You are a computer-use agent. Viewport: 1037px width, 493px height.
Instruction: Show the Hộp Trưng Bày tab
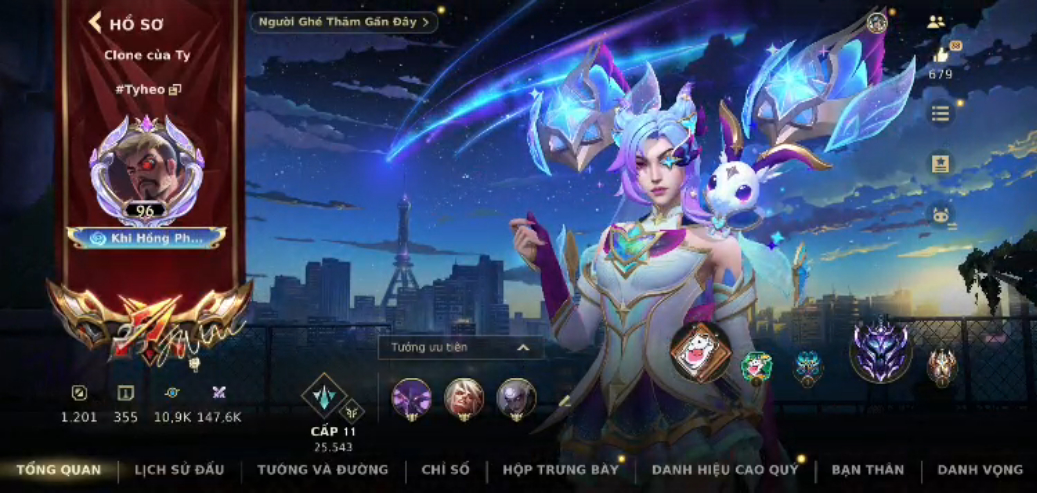click(561, 470)
